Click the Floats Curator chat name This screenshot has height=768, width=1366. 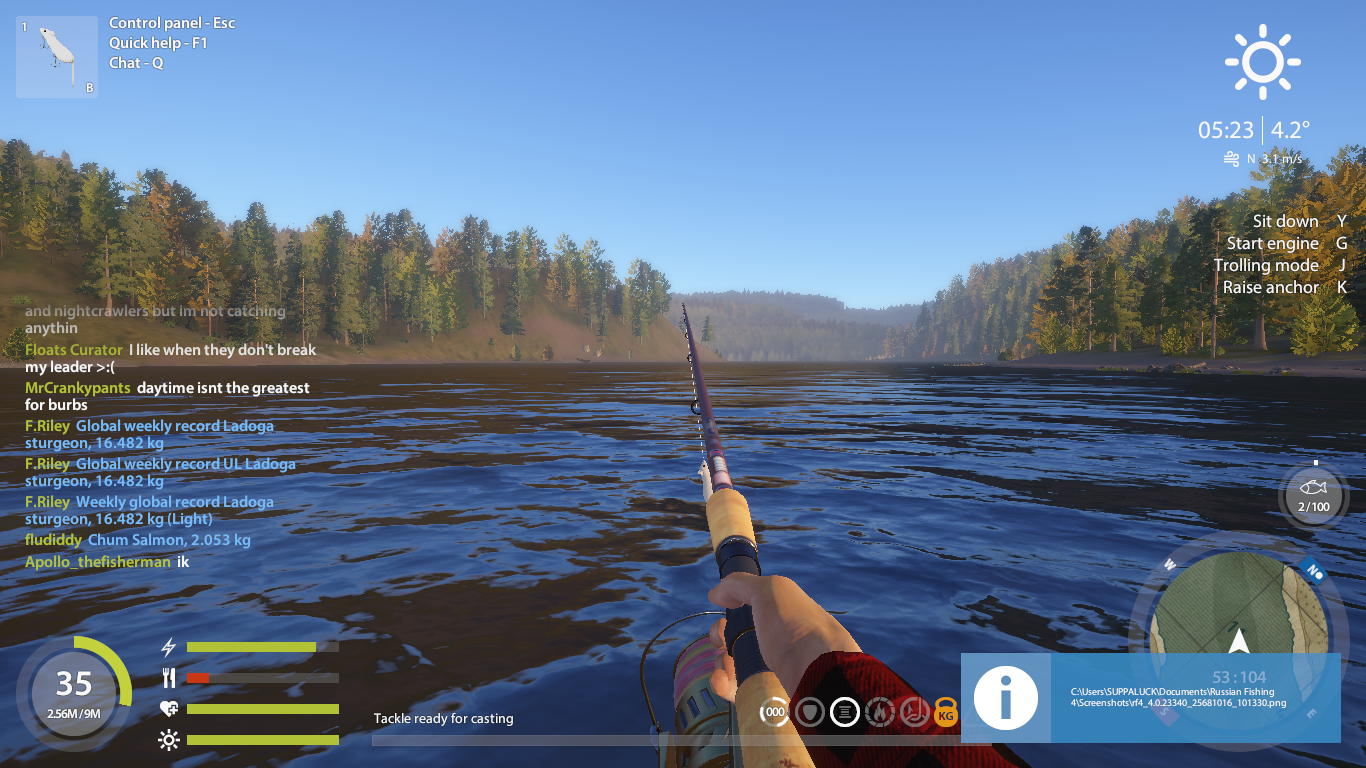(x=74, y=350)
